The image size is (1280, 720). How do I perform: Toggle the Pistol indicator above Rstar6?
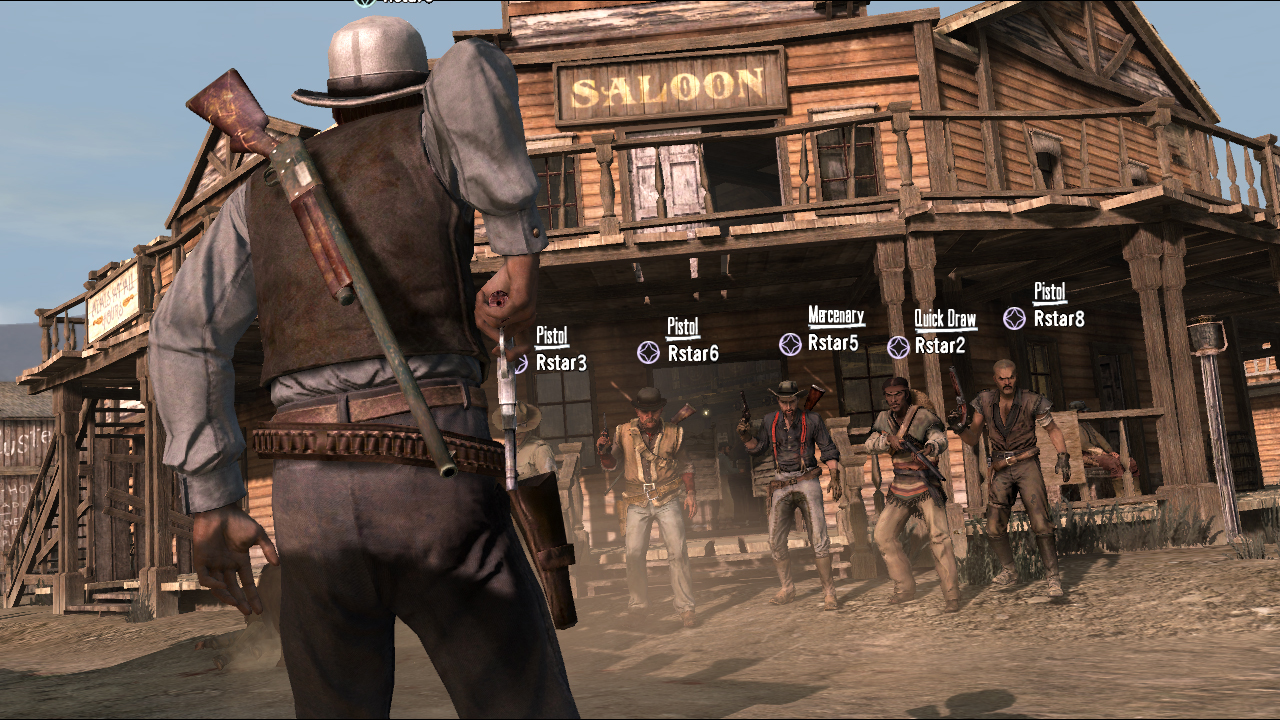click(681, 324)
